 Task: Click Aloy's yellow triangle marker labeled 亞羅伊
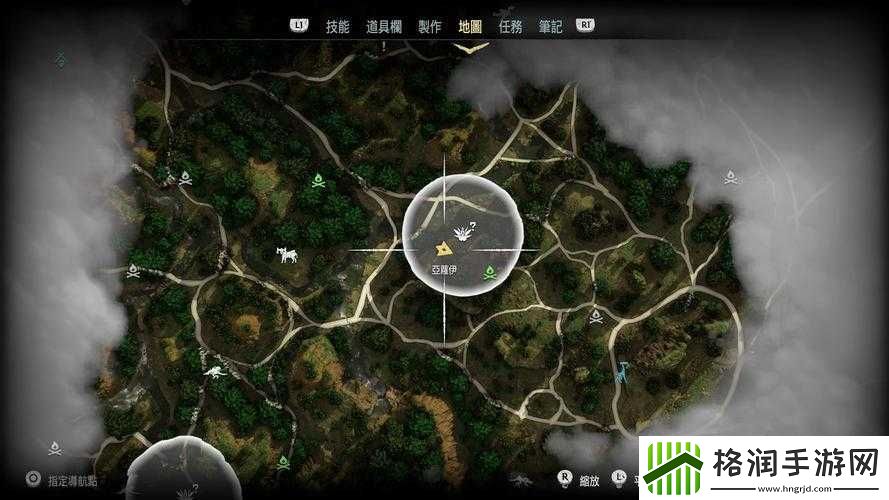click(x=443, y=250)
